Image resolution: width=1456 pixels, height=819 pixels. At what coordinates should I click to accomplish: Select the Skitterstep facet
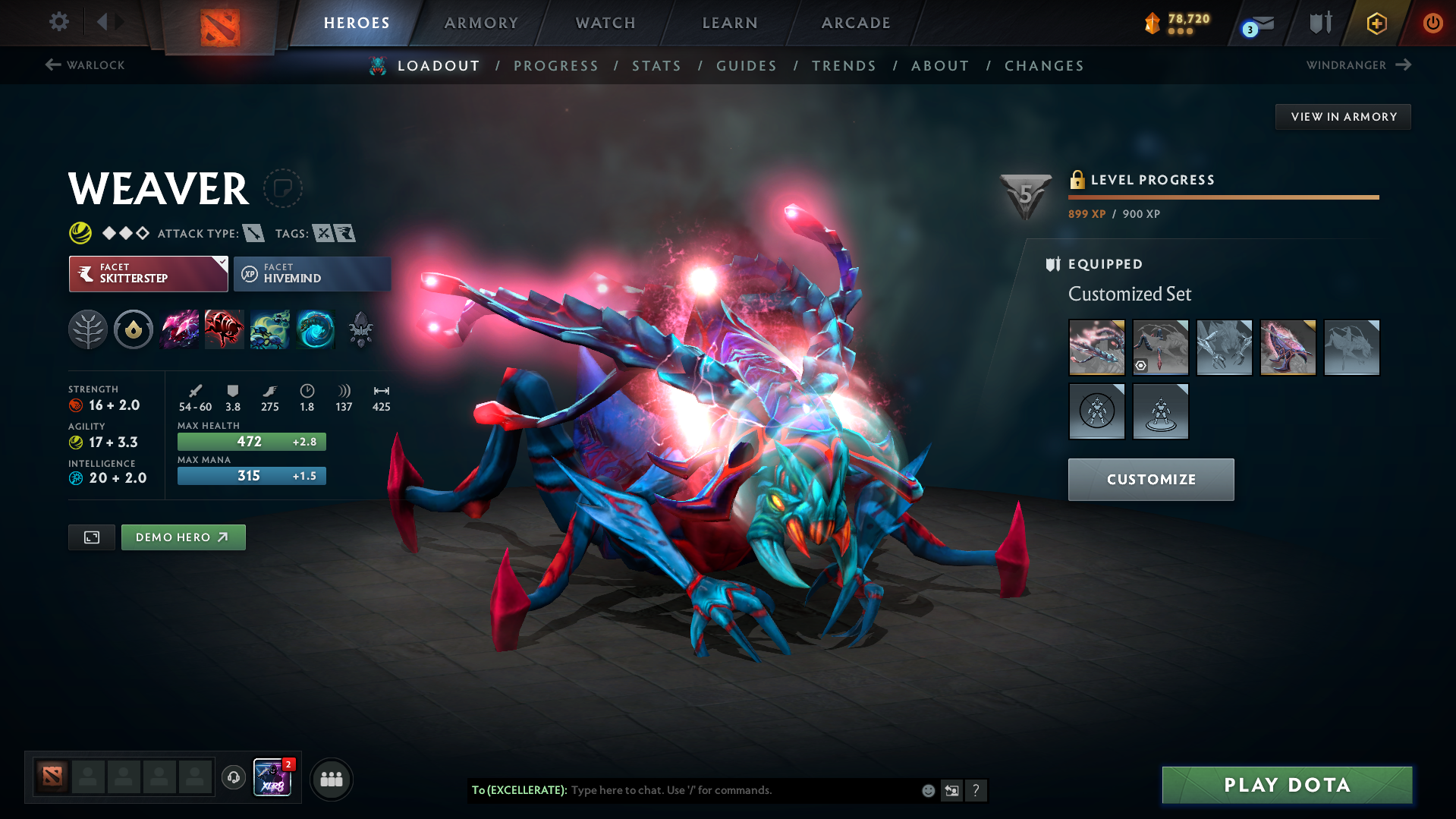[143, 274]
